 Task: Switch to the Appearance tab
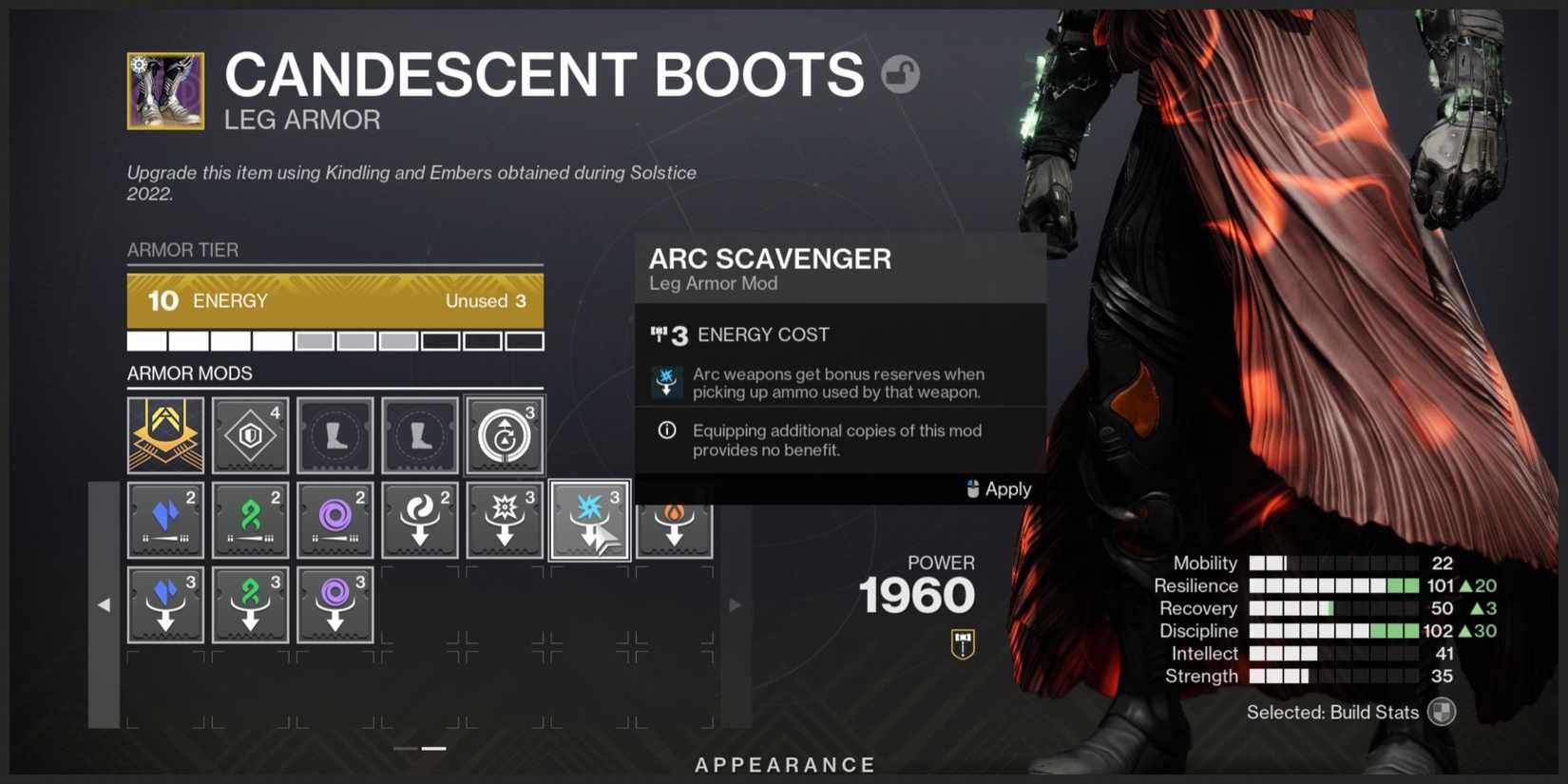click(784, 764)
